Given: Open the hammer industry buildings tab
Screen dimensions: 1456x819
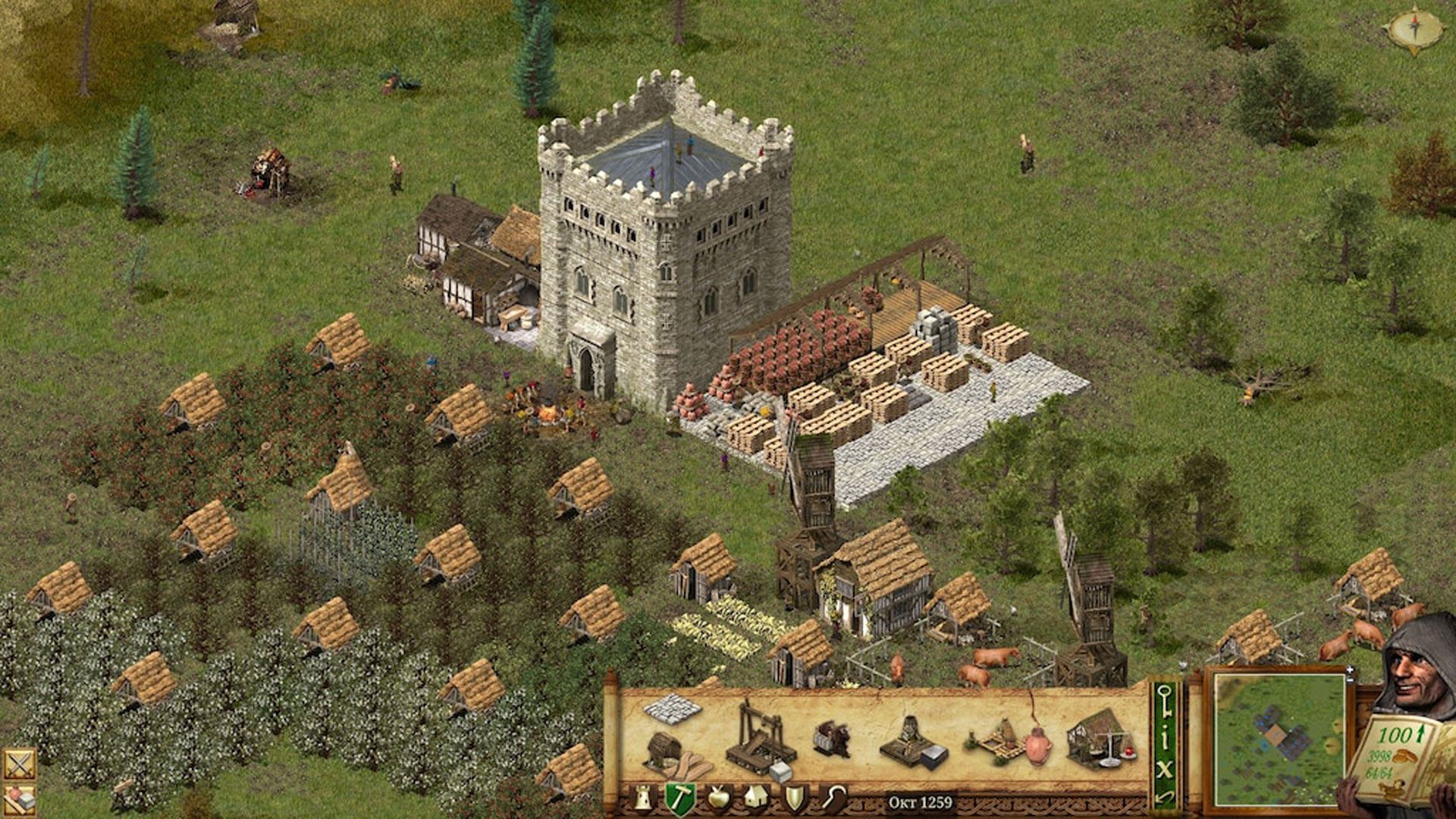Looking at the screenshot, I should point(679,798).
